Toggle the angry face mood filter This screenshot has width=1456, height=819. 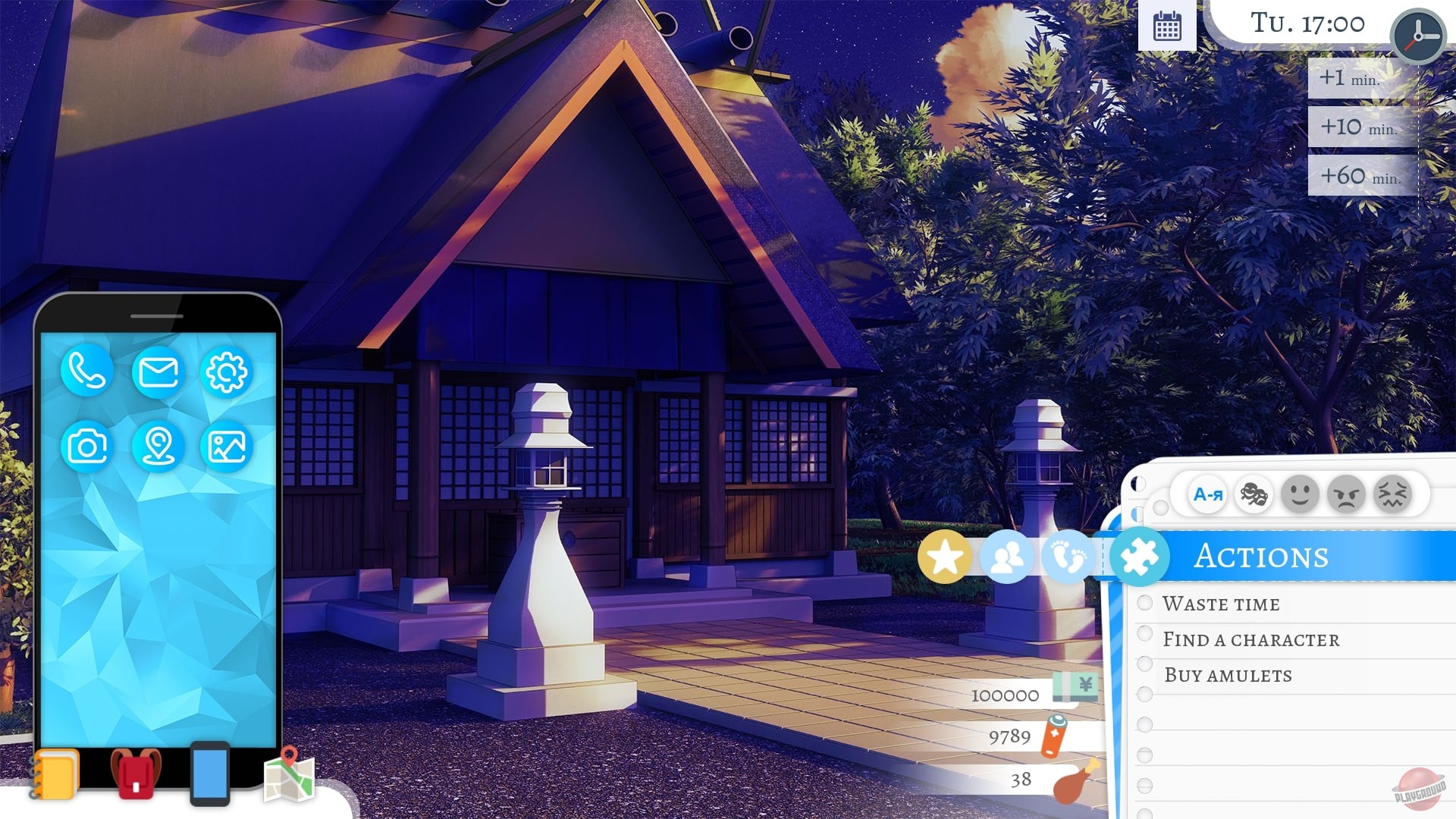point(1347,494)
